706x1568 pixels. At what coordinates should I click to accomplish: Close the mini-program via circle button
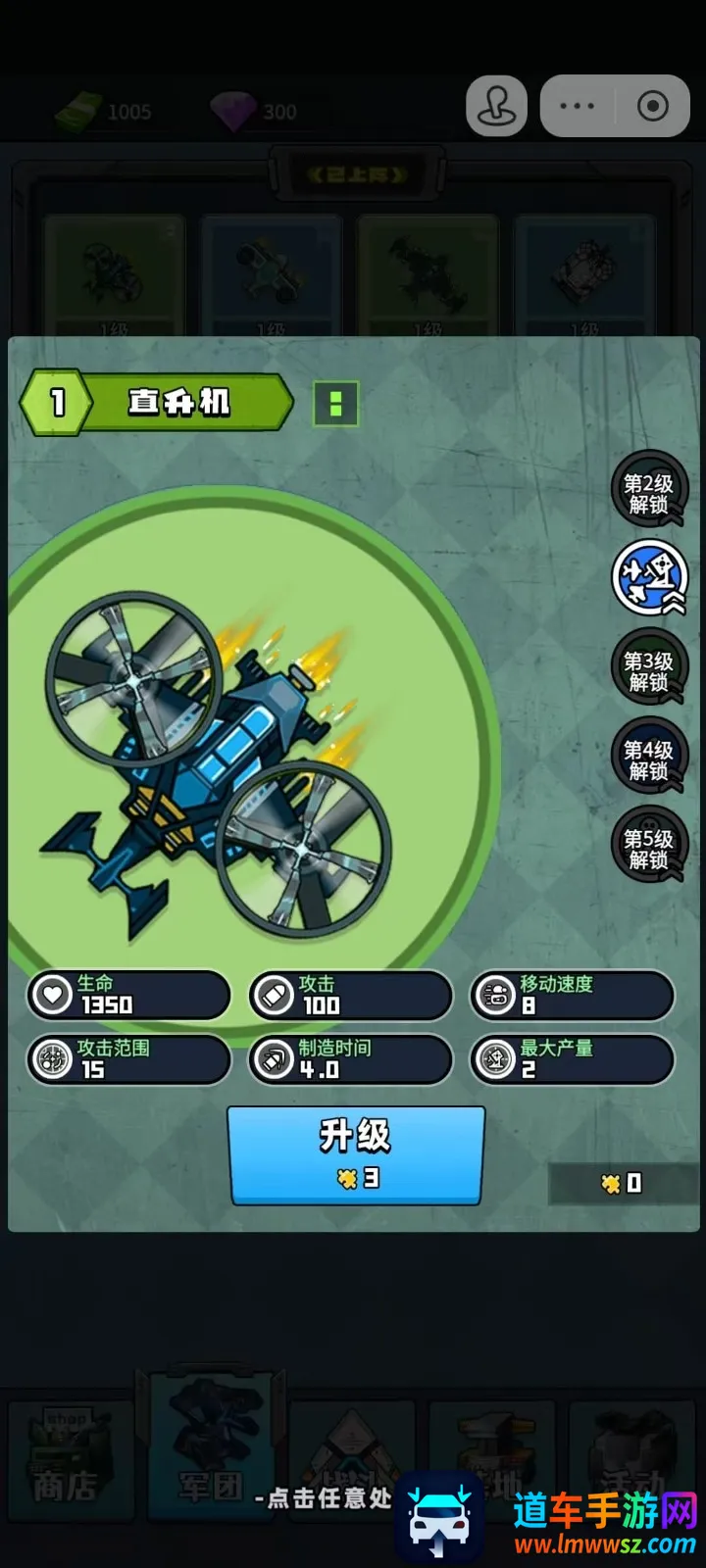[652, 106]
